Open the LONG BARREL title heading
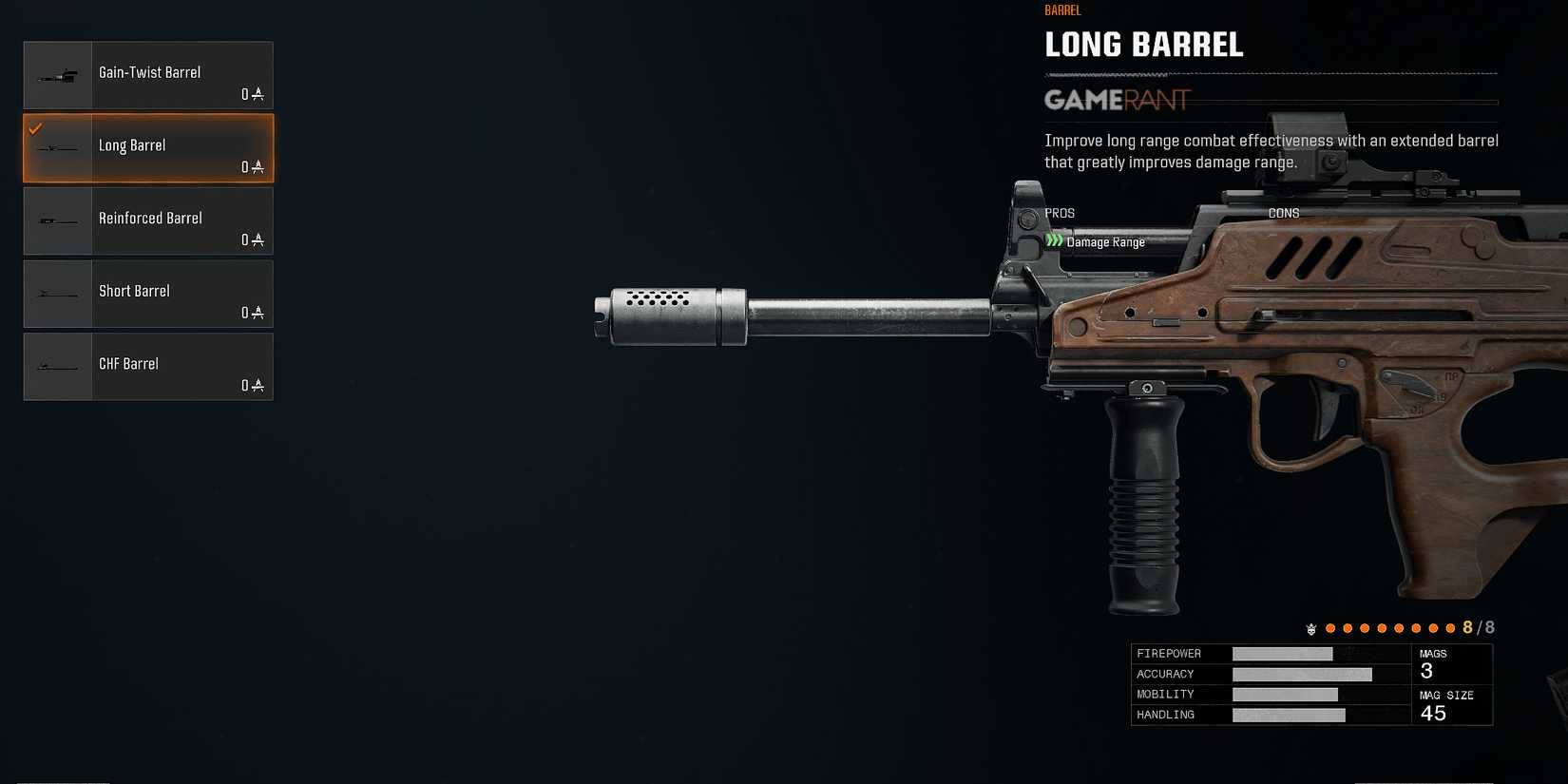 click(1144, 44)
